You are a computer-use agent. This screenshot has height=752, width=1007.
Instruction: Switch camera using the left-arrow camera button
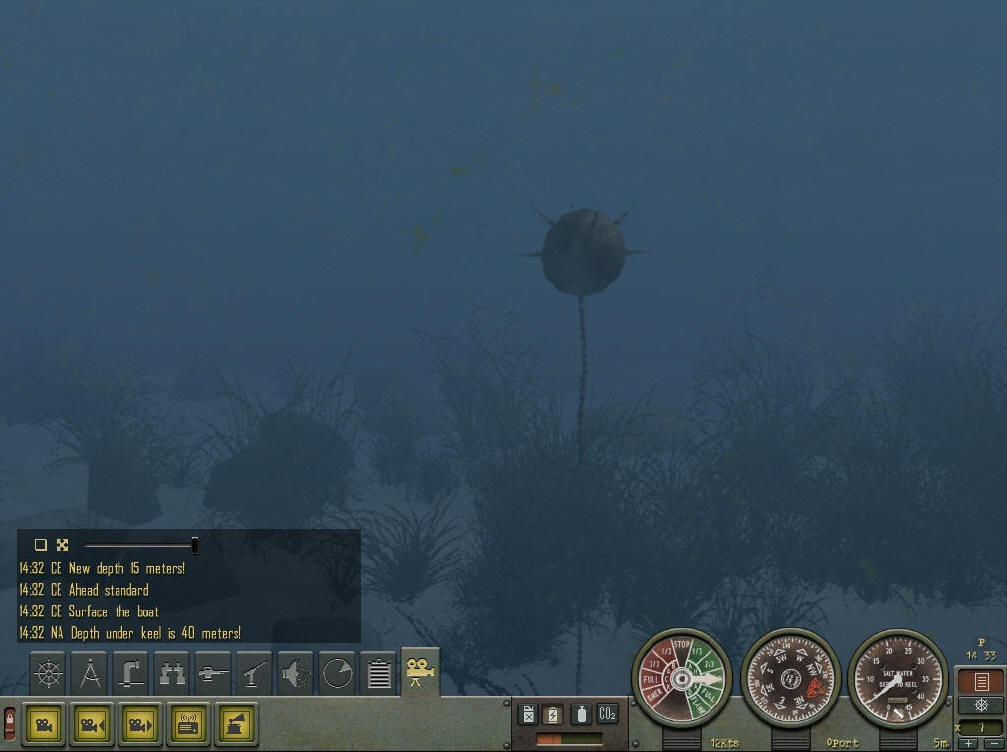(93, 722)
